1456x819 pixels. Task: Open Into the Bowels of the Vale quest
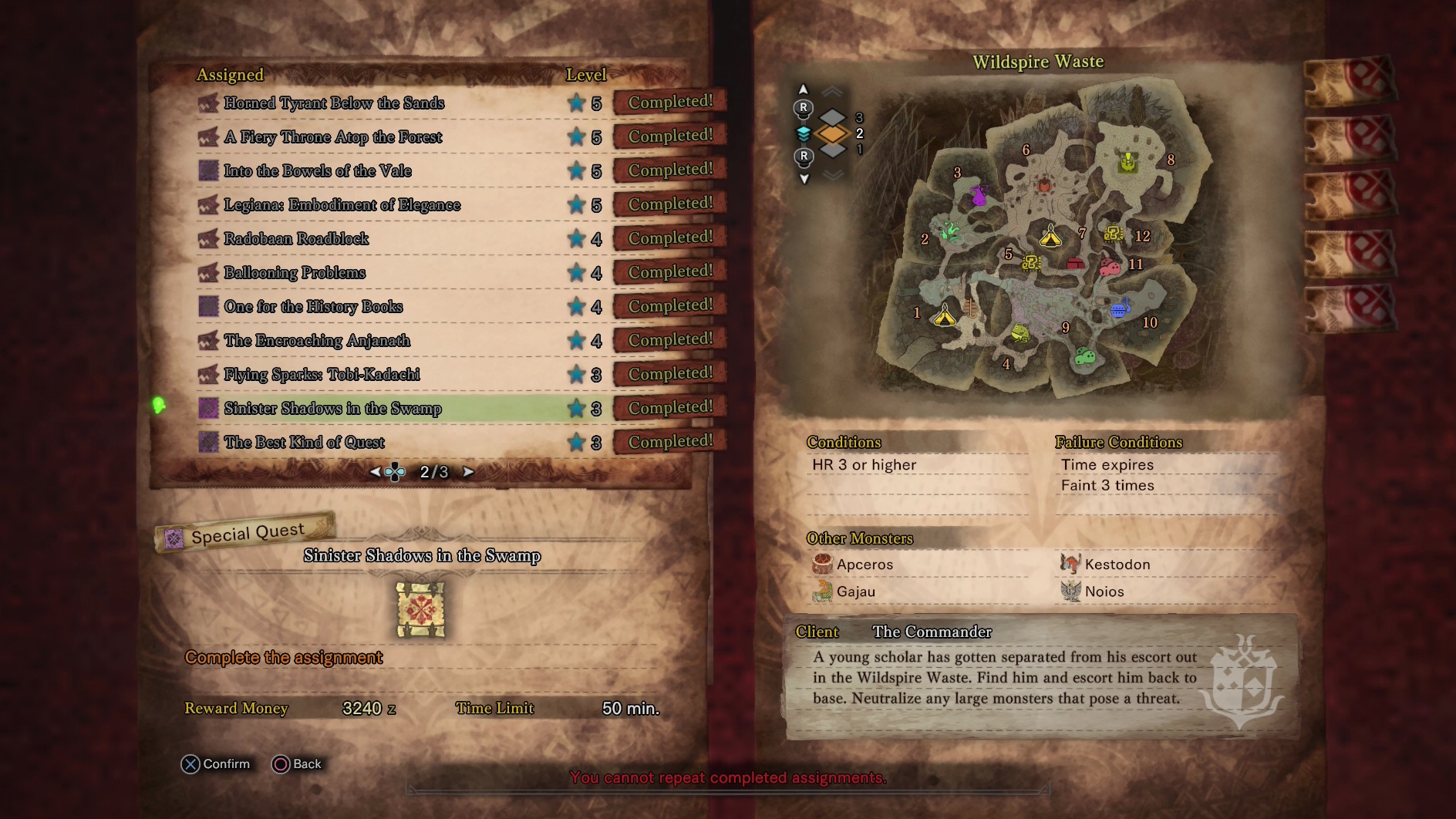coord(318,171)
